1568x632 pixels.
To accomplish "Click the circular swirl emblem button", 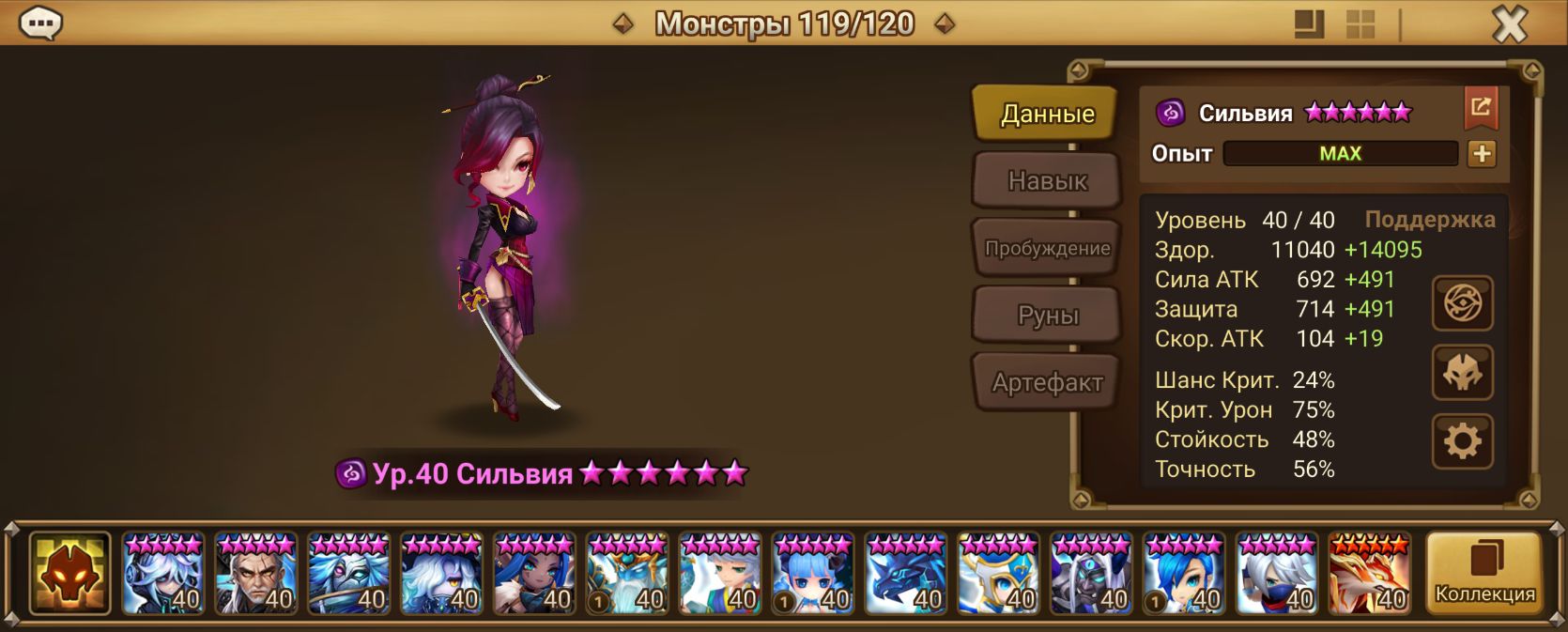I will tap(1462, 303).
